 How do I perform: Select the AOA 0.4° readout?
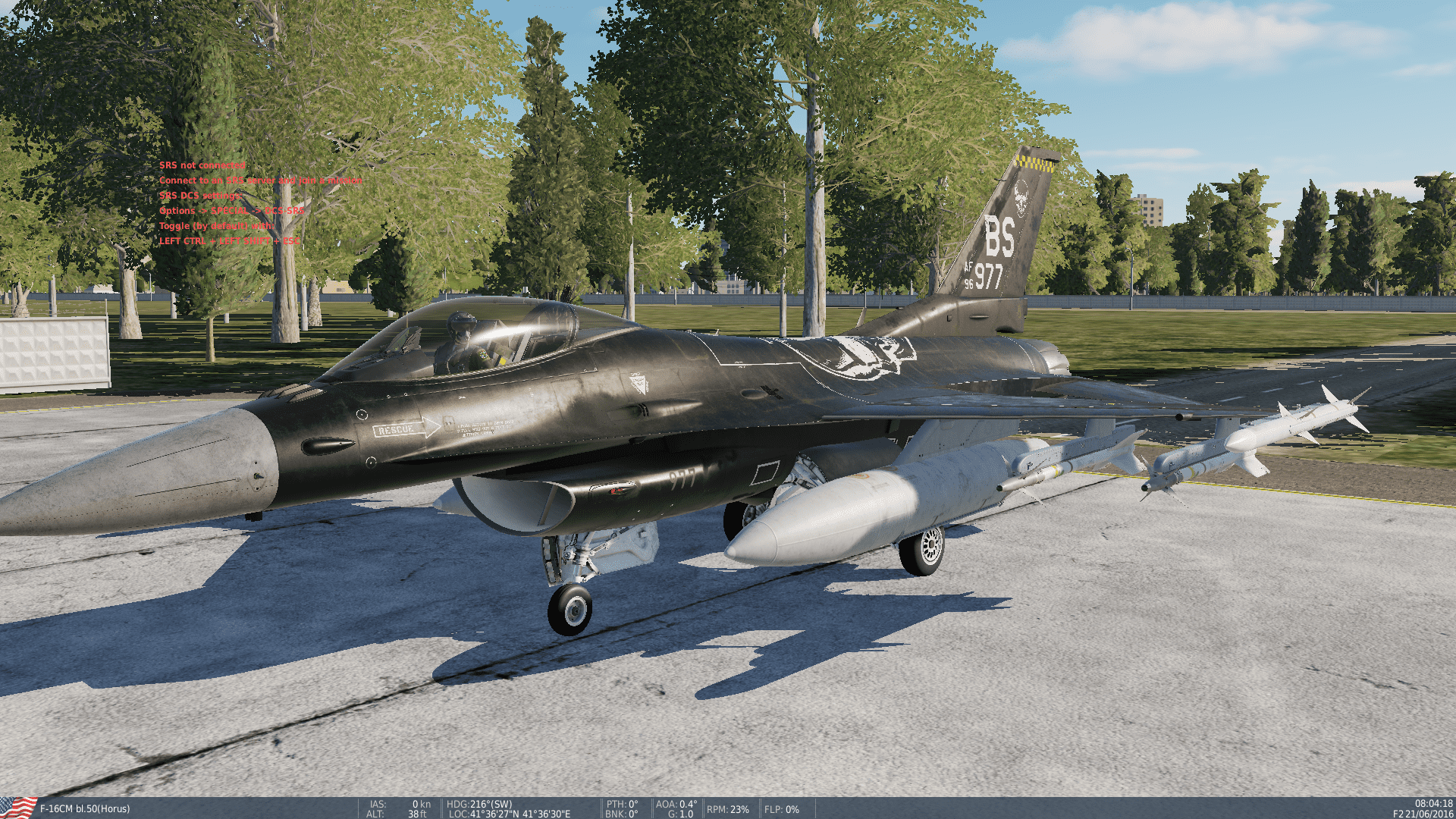pyautogui.click(x=675, y=803)
